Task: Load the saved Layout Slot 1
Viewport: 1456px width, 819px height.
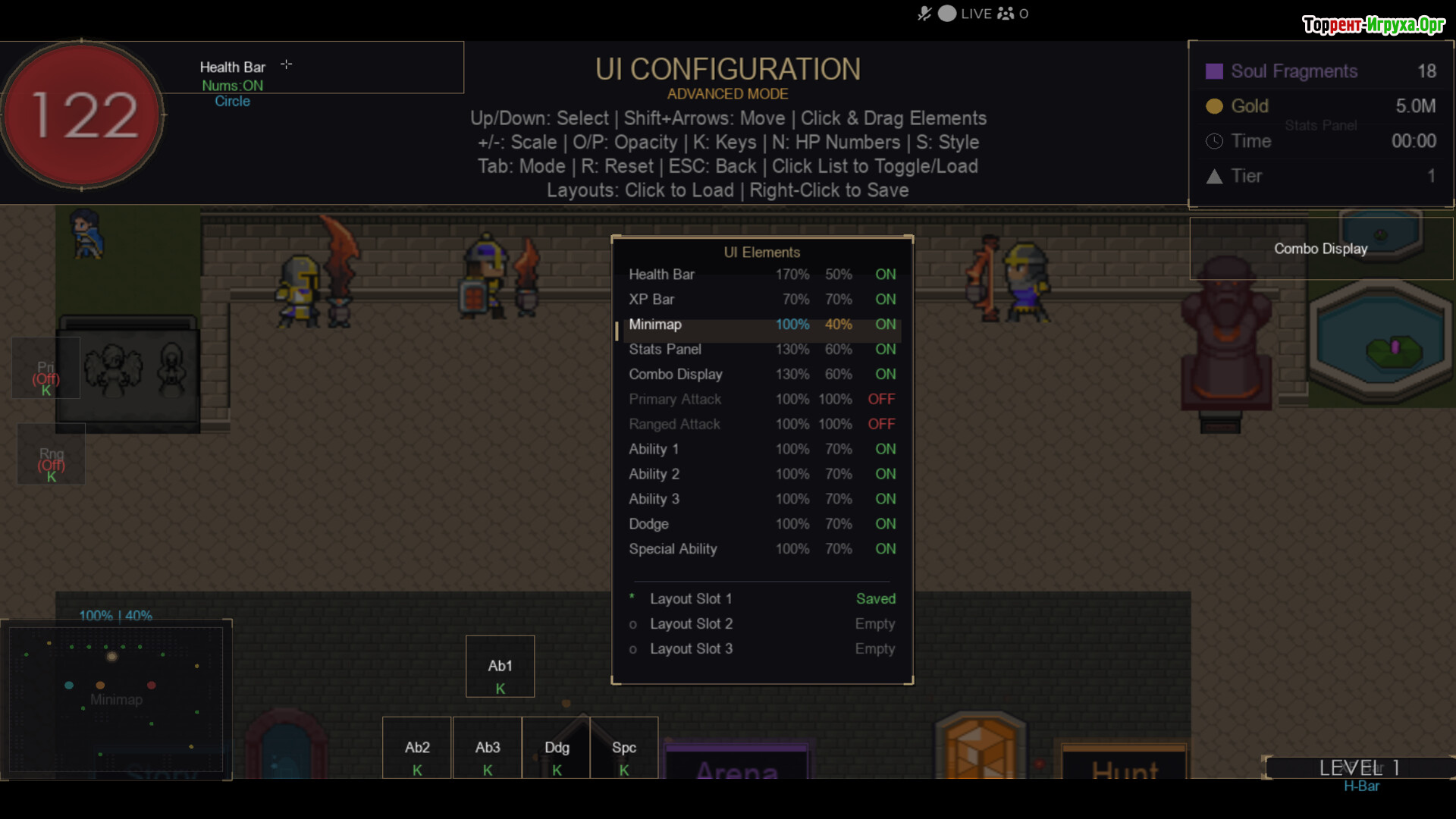Action: click(761, 599)
